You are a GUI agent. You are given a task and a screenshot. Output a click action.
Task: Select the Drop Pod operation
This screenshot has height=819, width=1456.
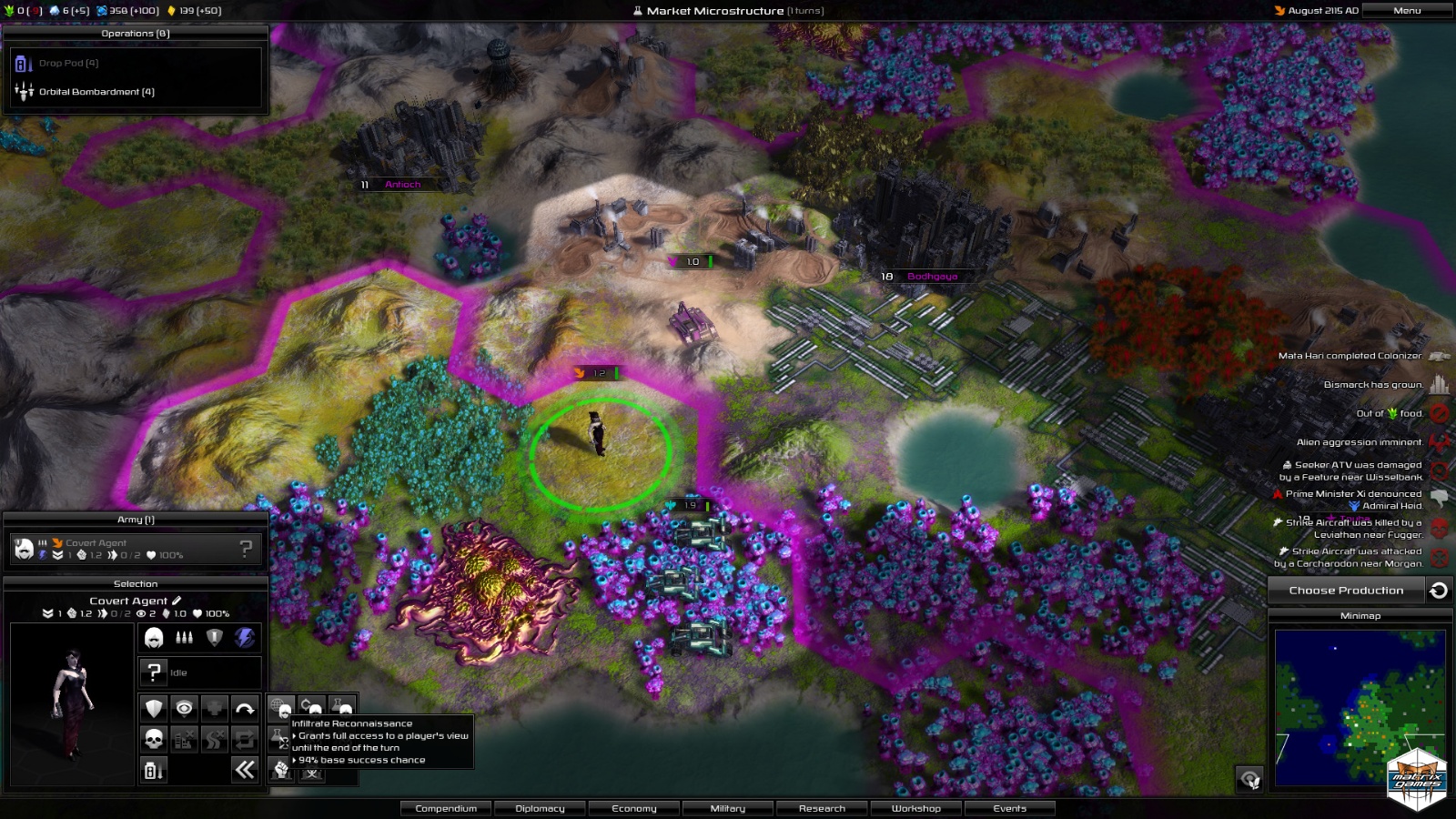coord(68,64)
